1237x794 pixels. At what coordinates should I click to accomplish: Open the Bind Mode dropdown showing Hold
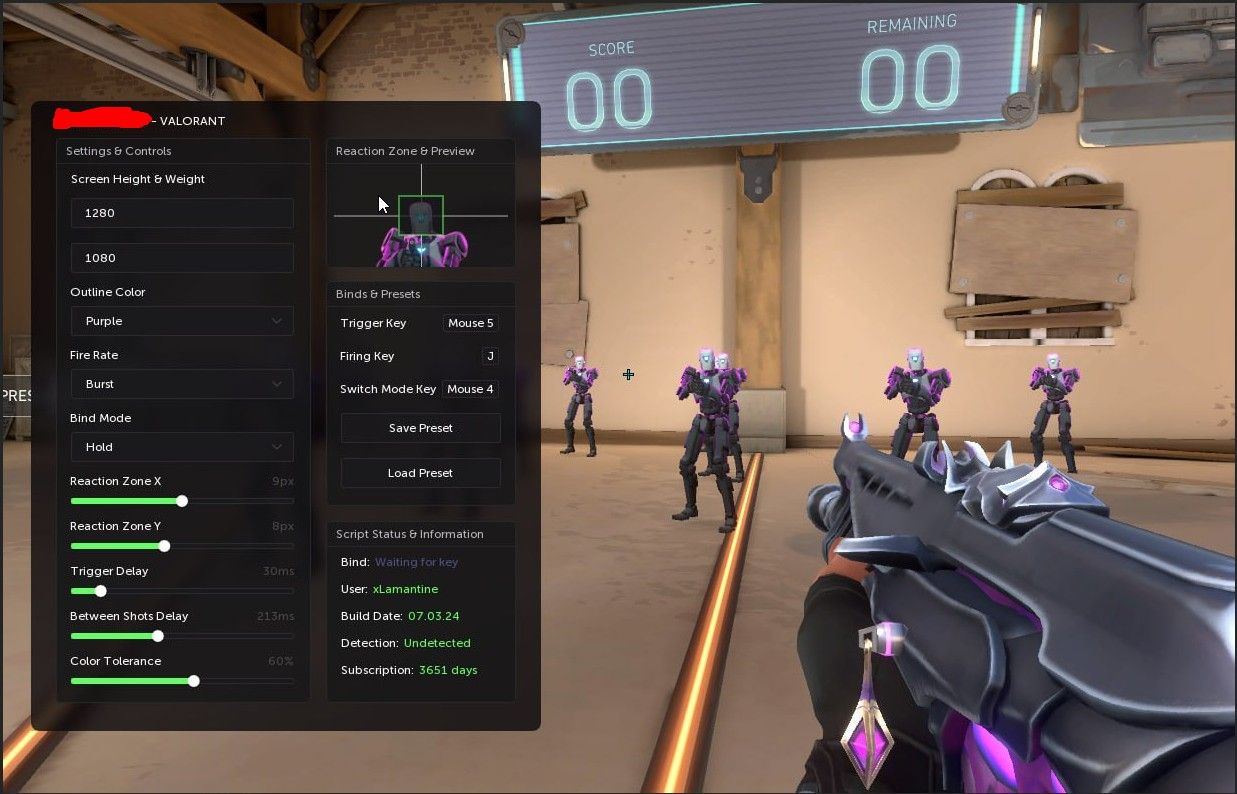click(x=182, y=447)
